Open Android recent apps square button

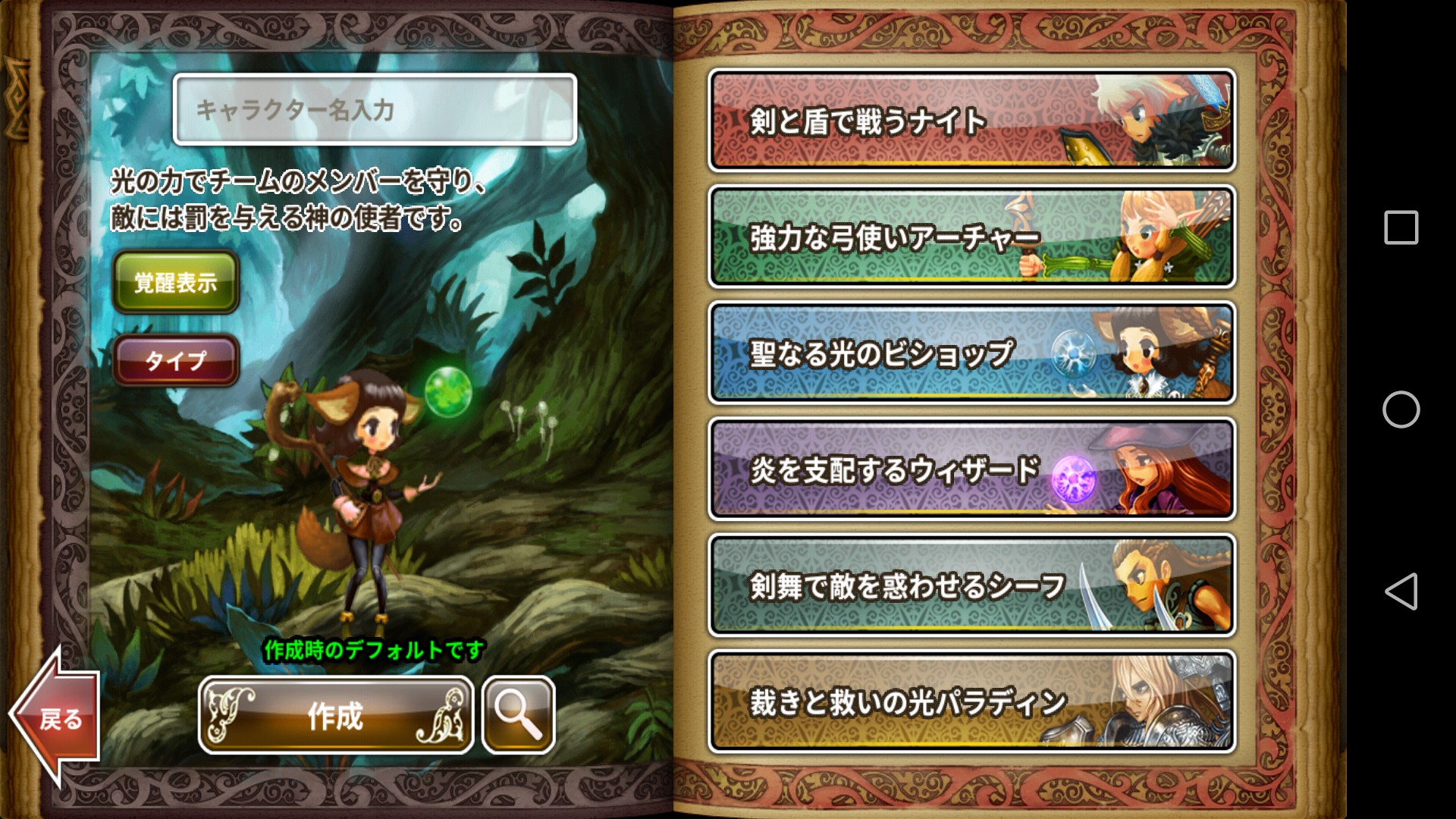coord(1401,227)
